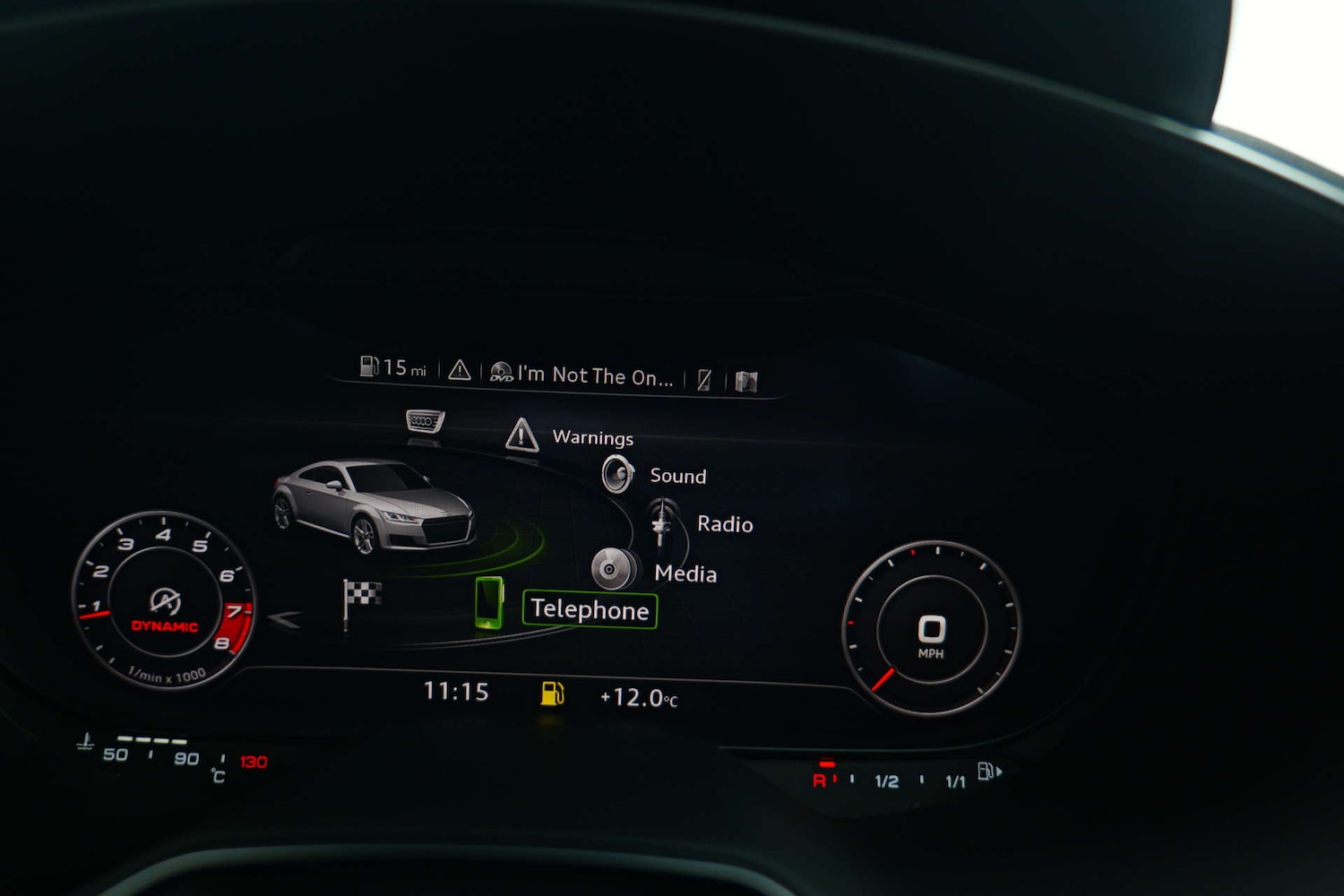Select the phone status icon showing no connection

point(704,379)
